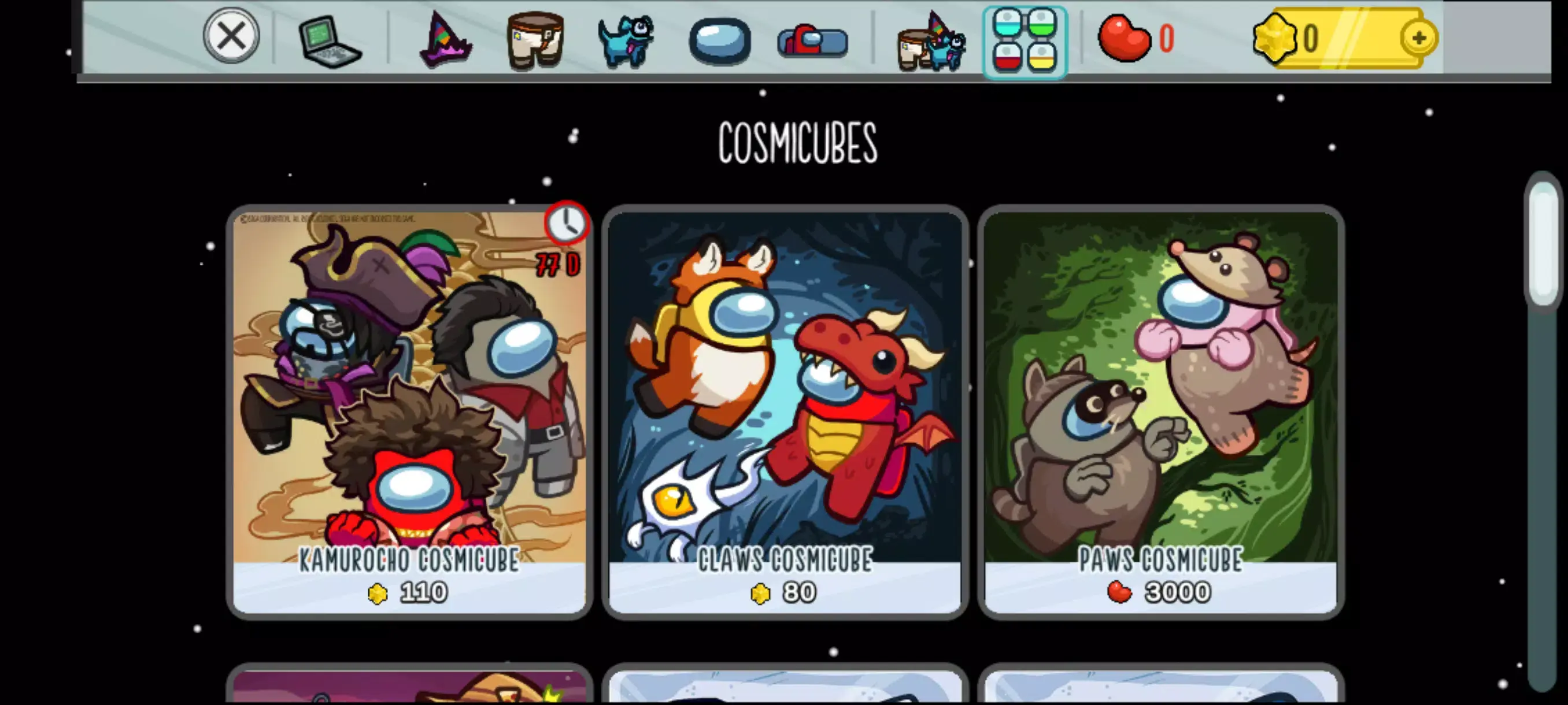
Task: Open the pants/skins category icon
Action: tap(535, 39)
